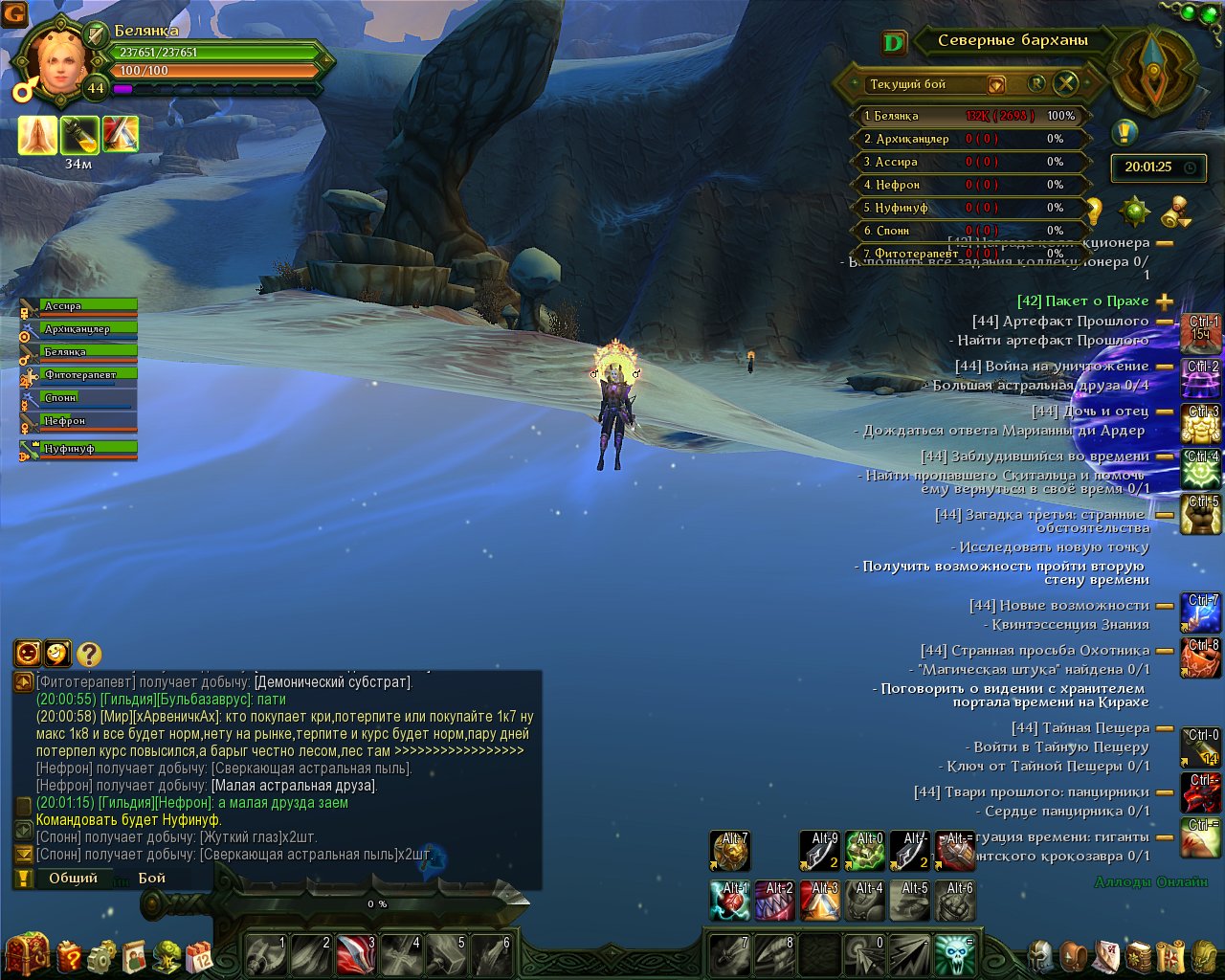Open the backpack inventory icon
1225x980 pixels.
(1075, 955)
